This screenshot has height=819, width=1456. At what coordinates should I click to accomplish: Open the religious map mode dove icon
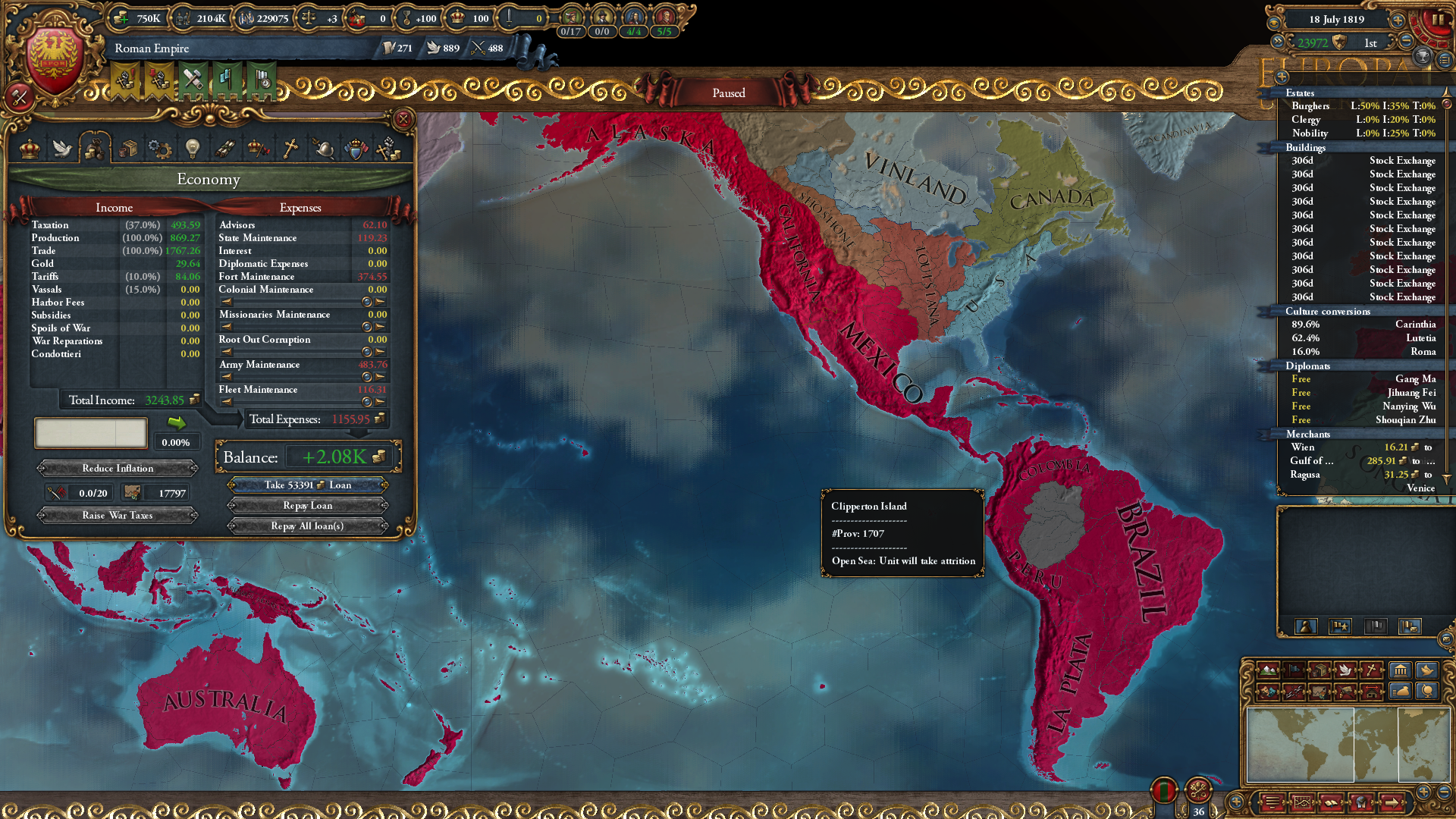click(1347, 670)
